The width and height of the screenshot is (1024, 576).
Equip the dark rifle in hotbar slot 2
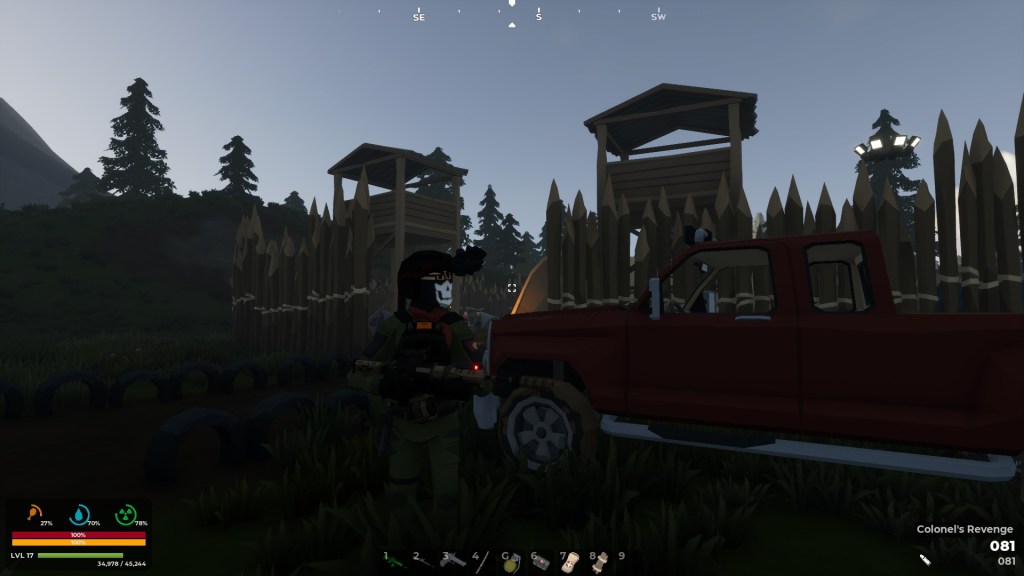pyautogui.click(x=424, y=562)
